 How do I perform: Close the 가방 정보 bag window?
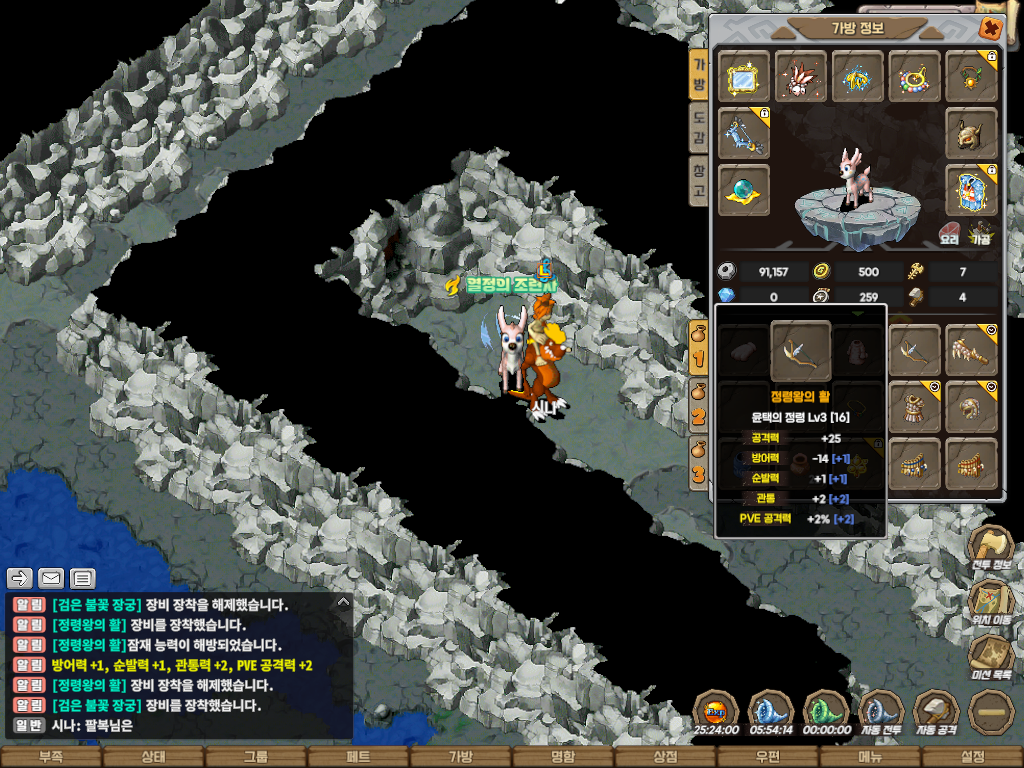pos(990,29)
